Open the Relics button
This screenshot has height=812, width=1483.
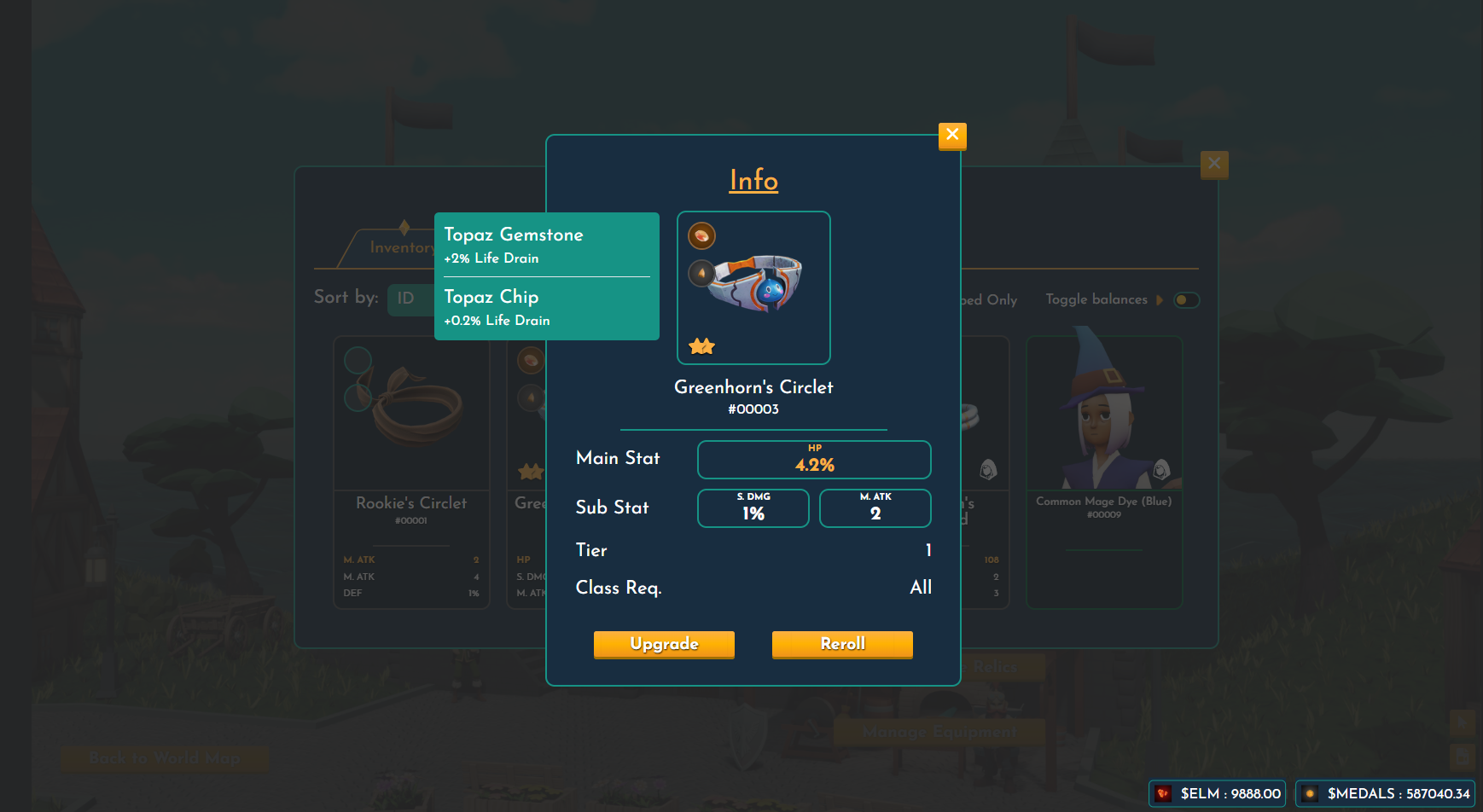pyautogui.click(x=995, y=667)
